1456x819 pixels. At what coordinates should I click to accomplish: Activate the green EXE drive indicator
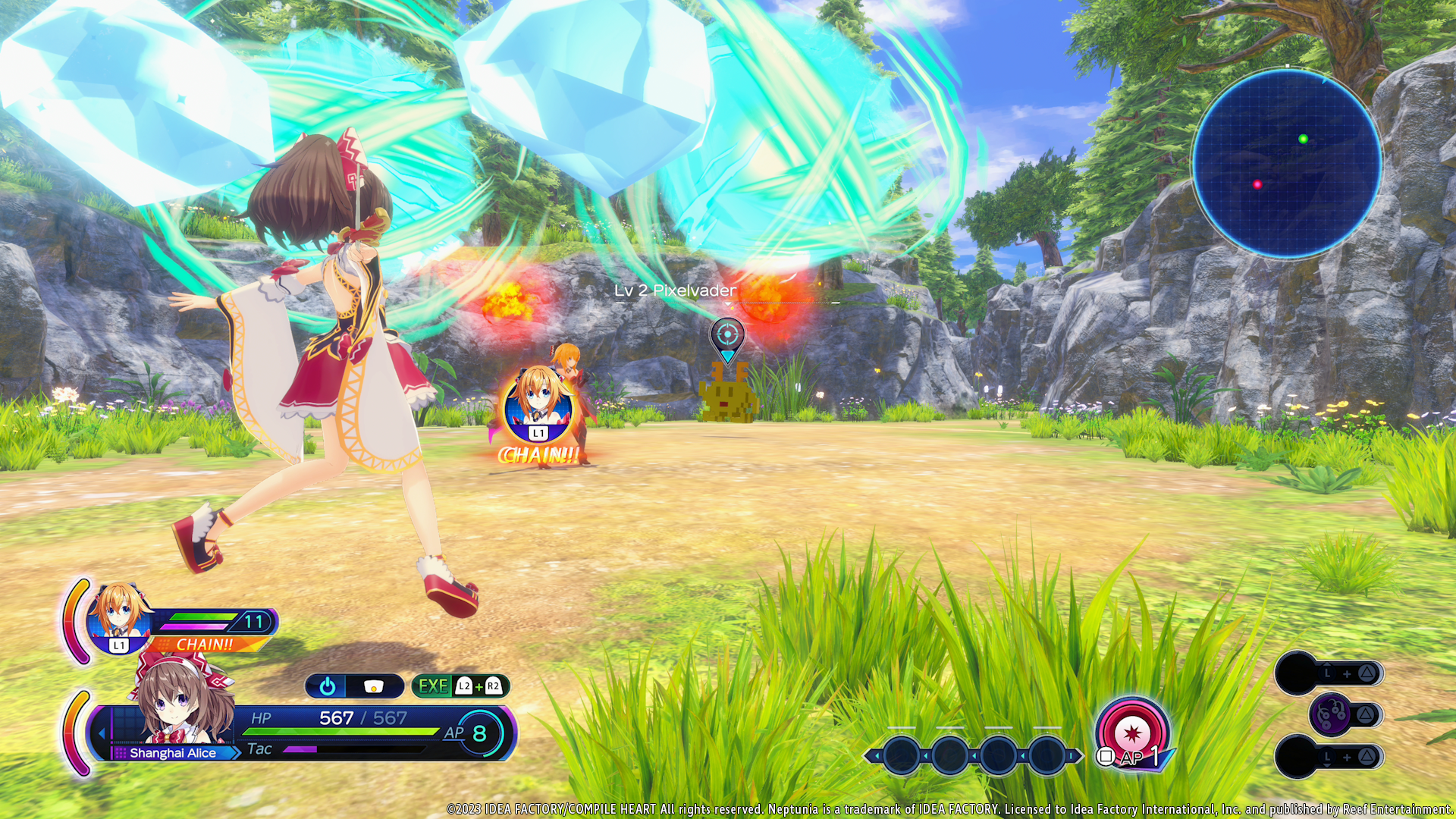[434, 686]
